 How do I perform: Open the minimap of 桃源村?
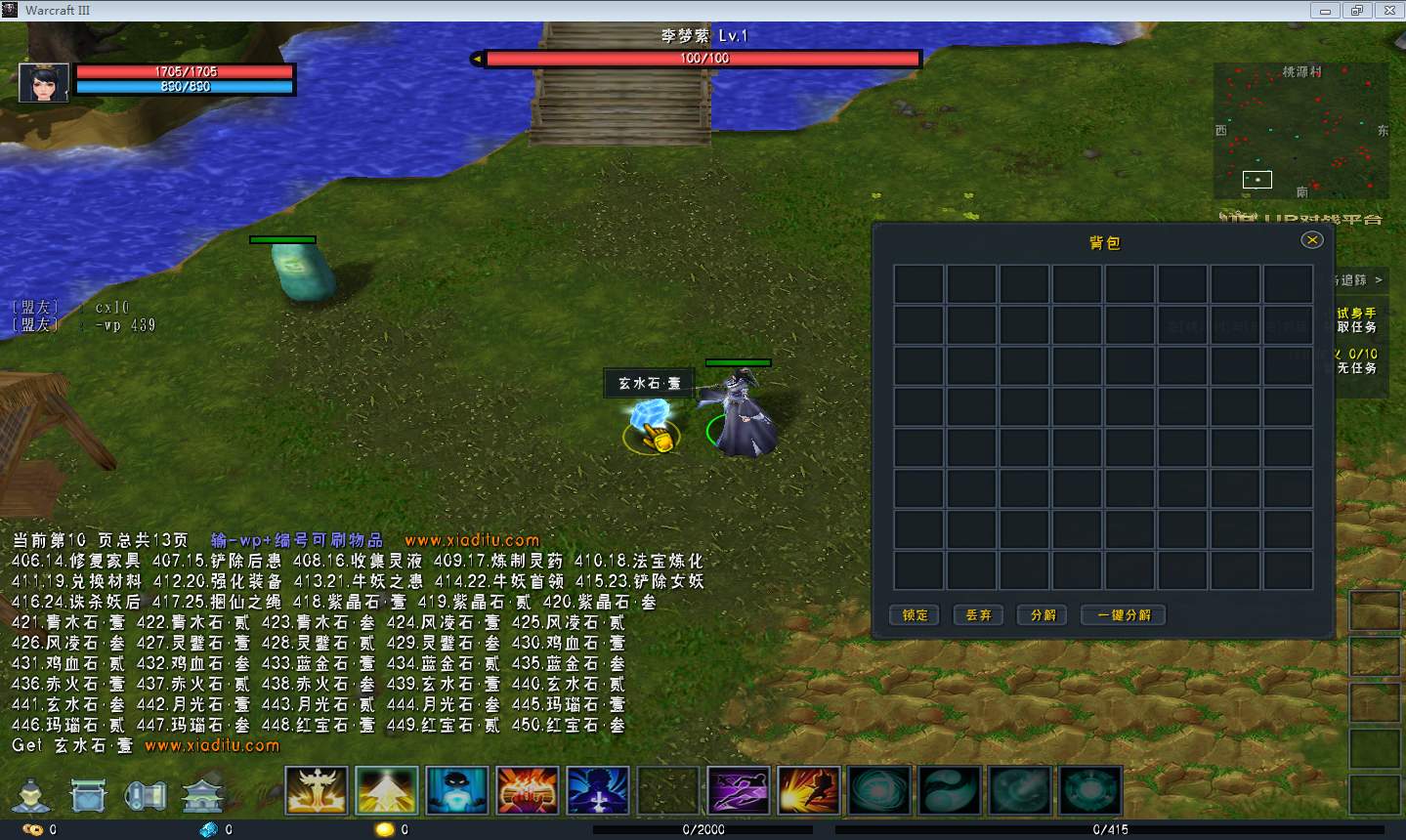point(1300,132)
